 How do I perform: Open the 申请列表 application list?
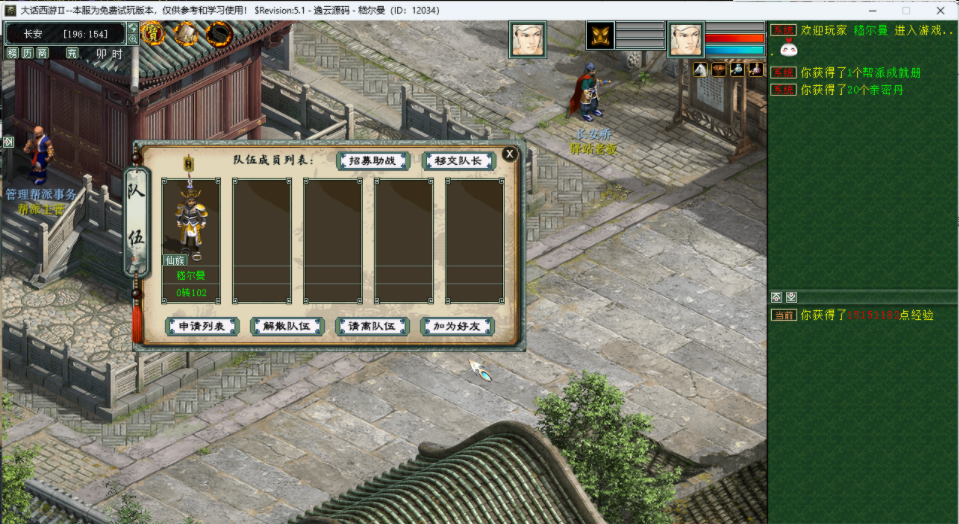tap(202, 326)
